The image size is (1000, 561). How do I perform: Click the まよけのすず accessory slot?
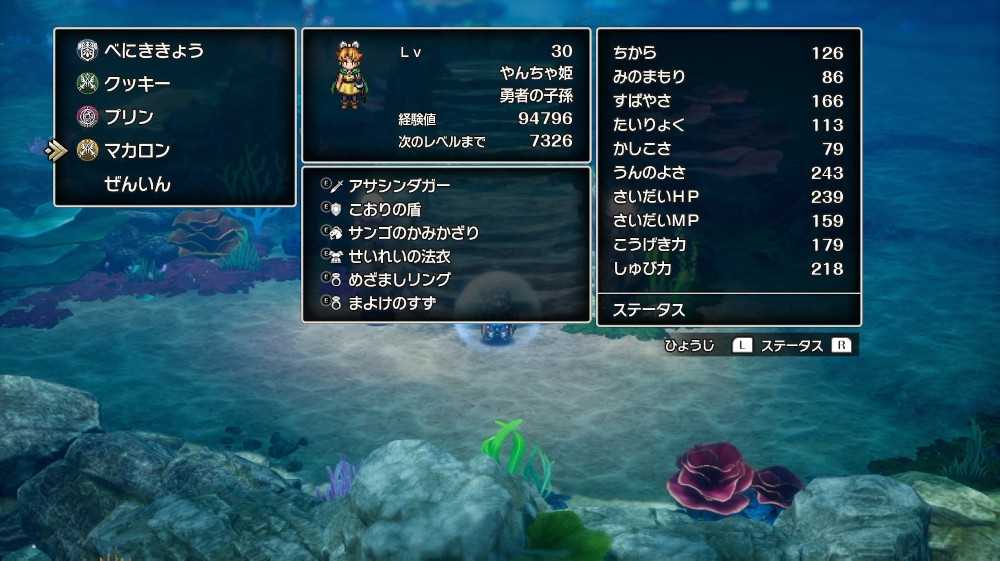coord(391,303)
